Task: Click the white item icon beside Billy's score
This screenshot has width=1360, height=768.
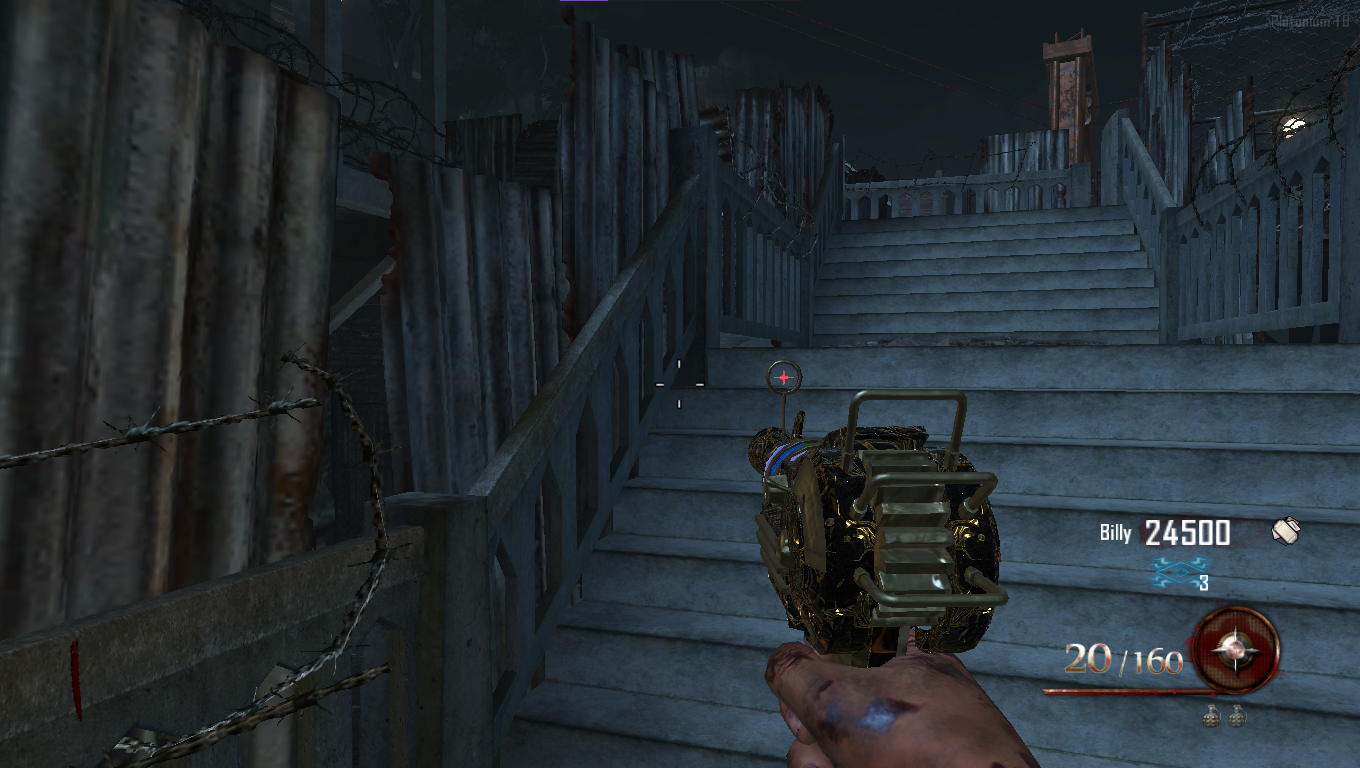Action: click(1286, 531)
